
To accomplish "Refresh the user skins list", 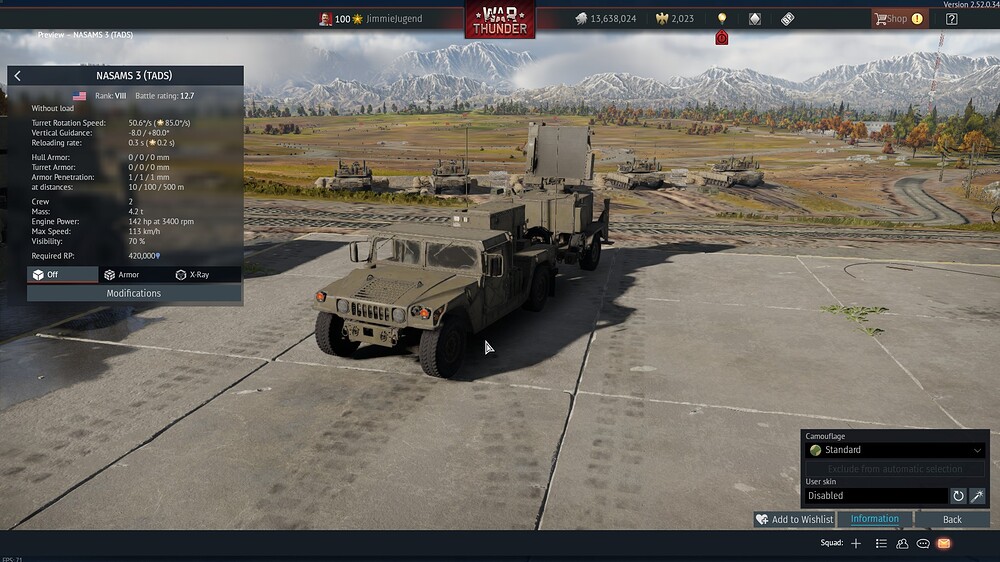I will pyautogui.click(x=958, y=495).
